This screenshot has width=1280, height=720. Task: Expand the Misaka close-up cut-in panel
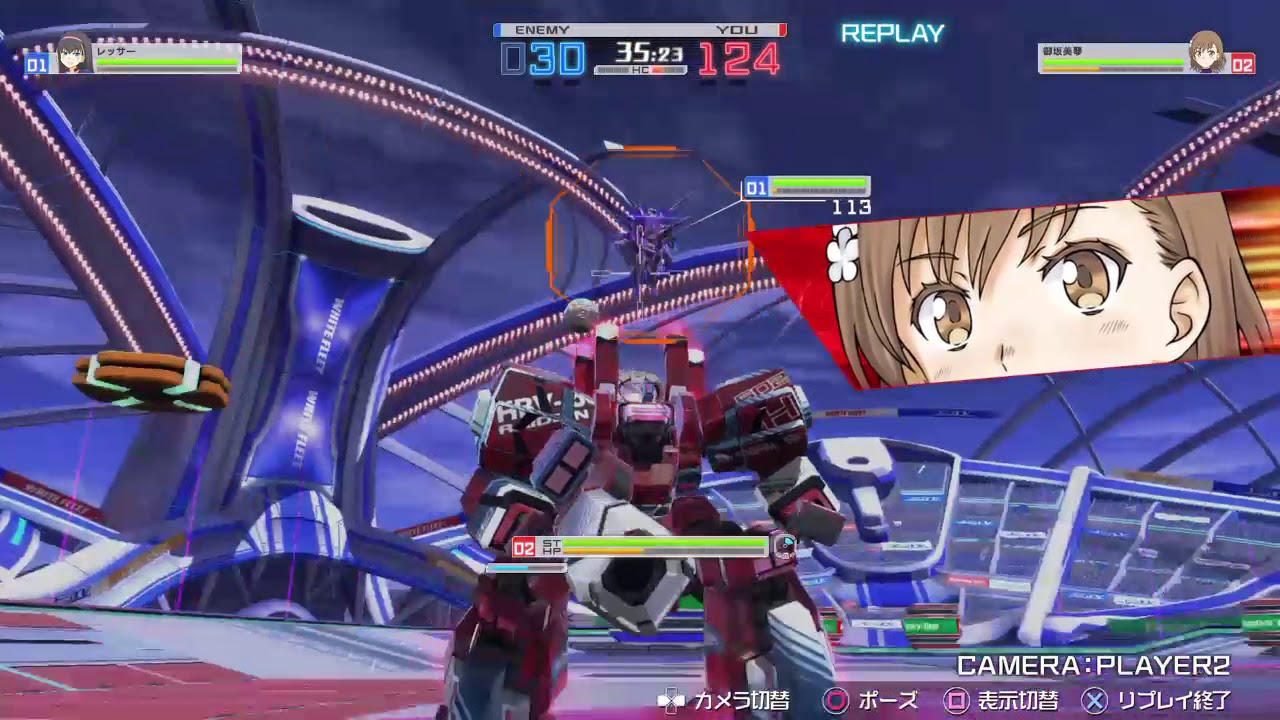pos(1030,290)
